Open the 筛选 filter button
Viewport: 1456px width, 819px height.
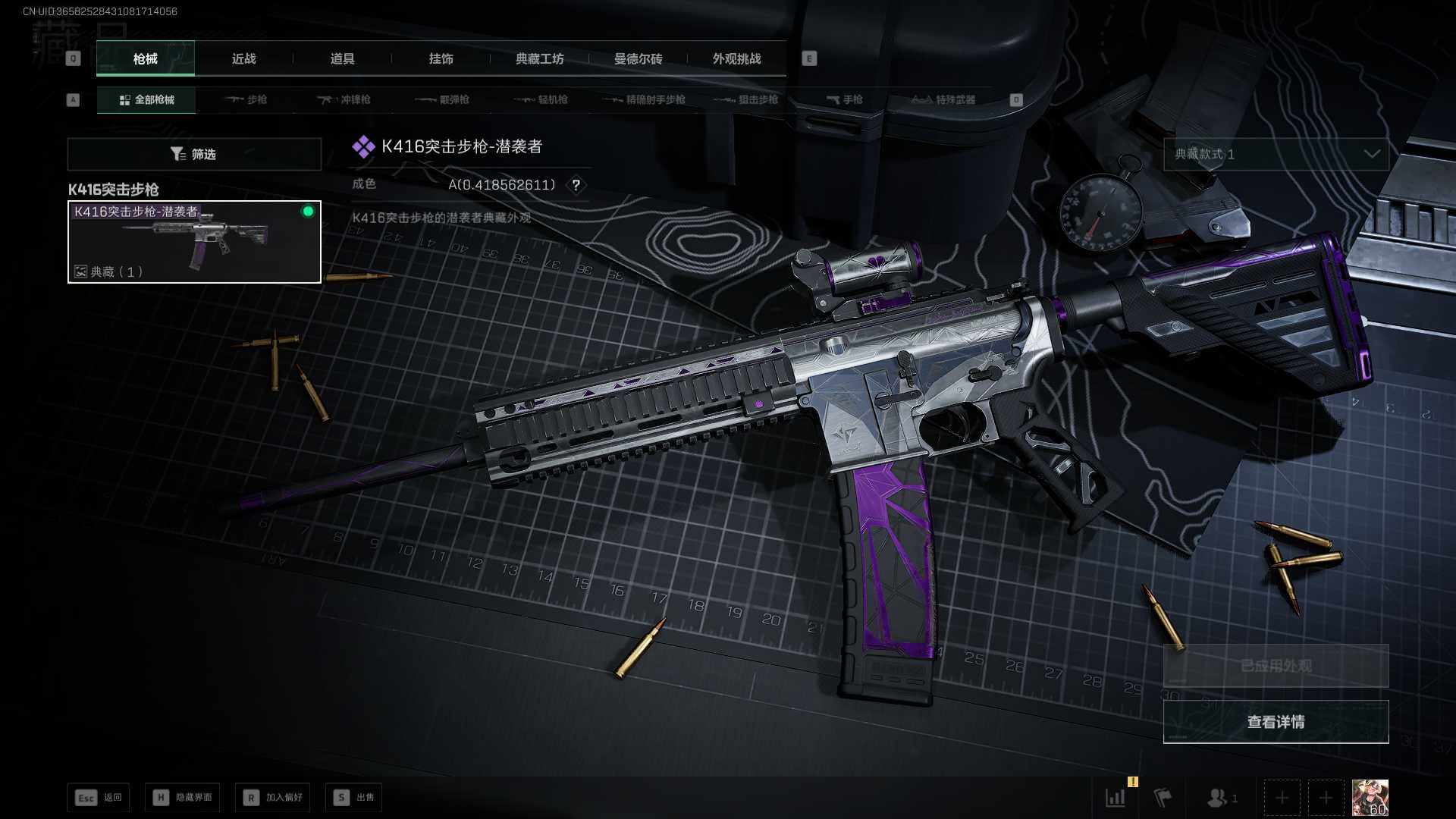pos(194,155)
